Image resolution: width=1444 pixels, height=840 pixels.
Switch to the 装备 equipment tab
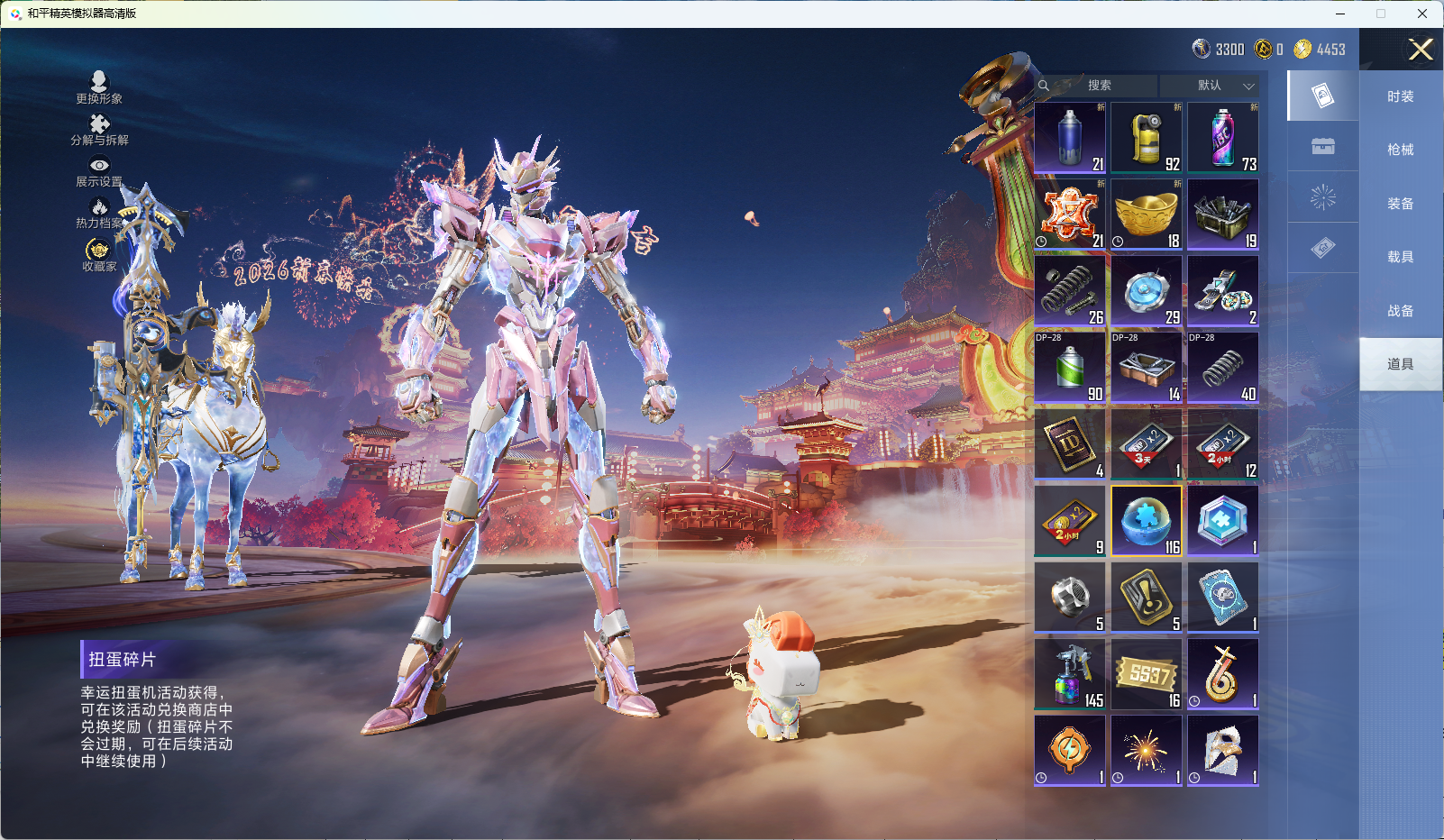point(1400,204)
